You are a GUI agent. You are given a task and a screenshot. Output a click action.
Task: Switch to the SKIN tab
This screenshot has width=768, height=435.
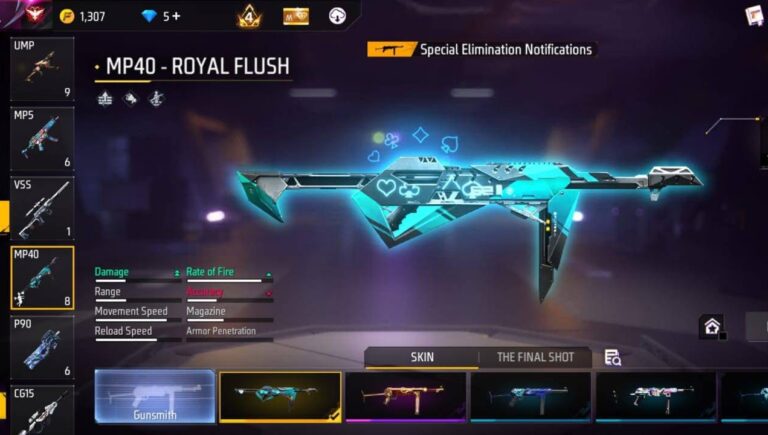click(422, 357)
